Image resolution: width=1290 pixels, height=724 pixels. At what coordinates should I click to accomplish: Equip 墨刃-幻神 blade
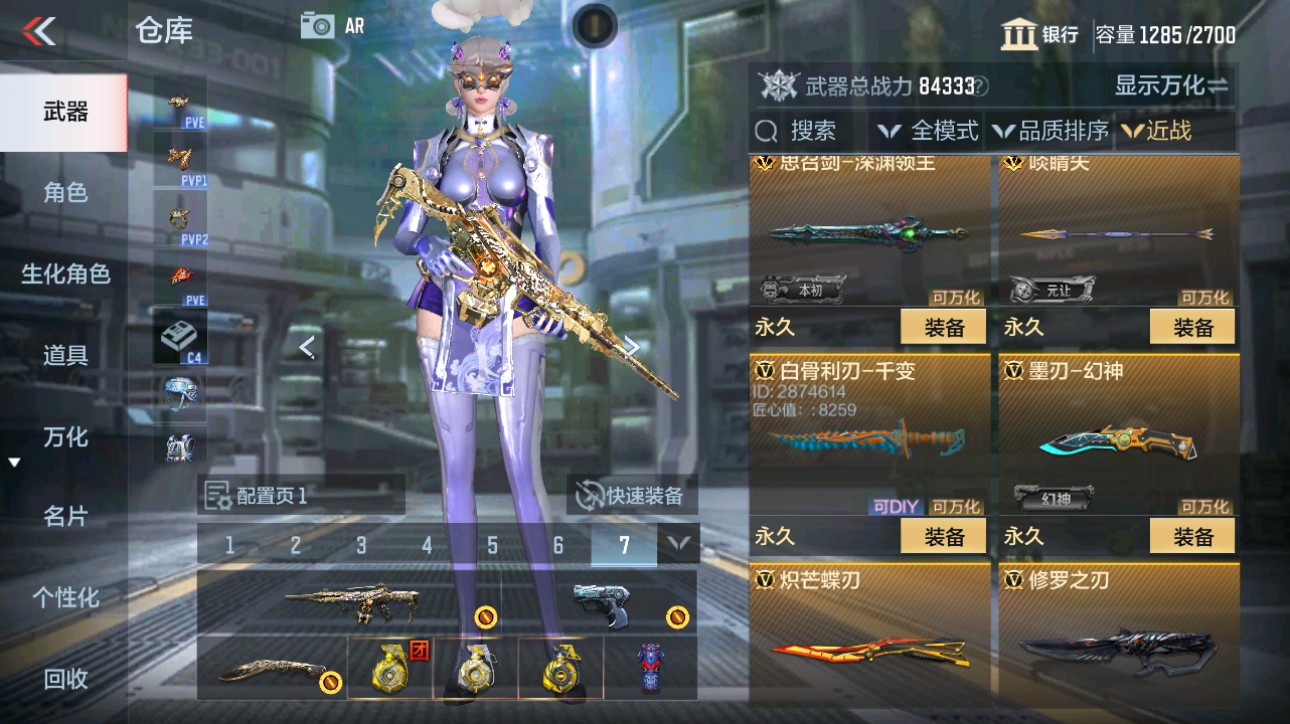[x=1190, y=536]
